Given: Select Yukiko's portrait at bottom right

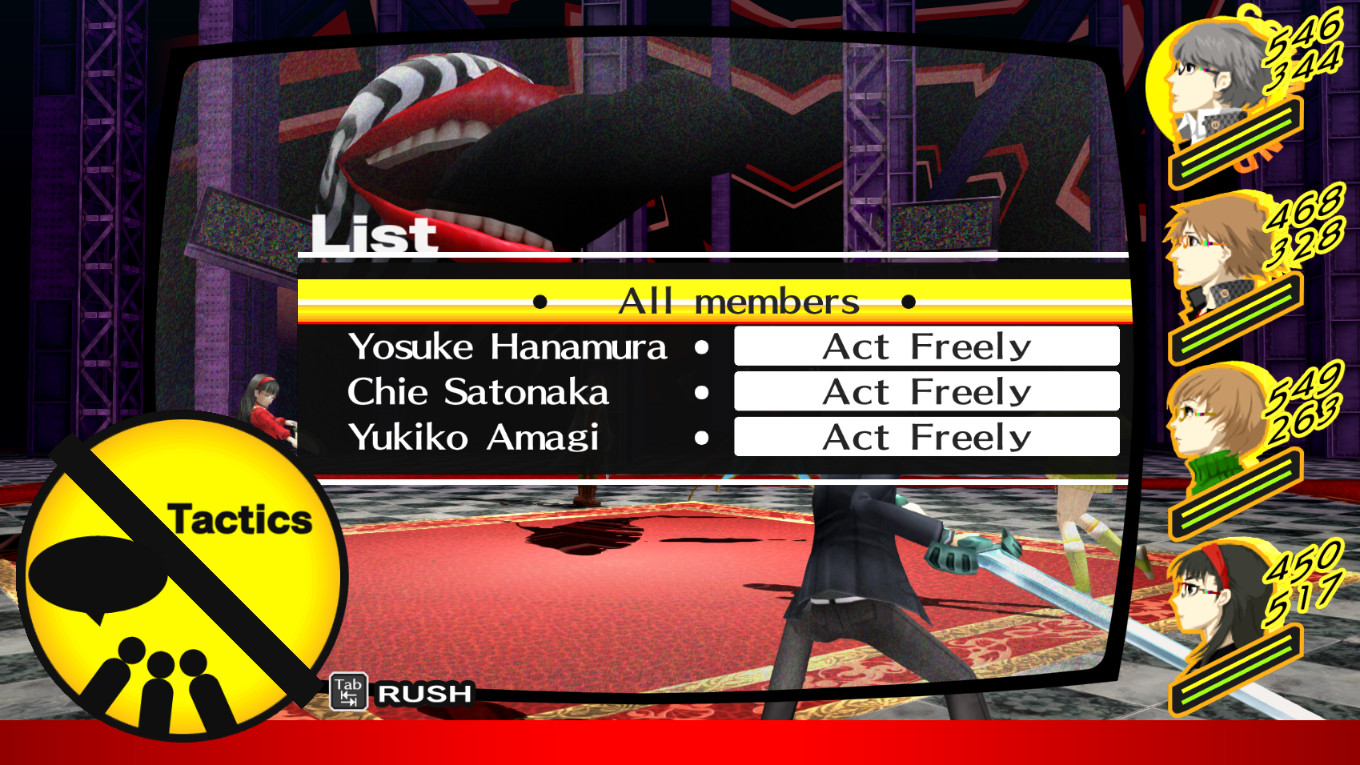Looking at the screenshot, I should point(1210,600).
